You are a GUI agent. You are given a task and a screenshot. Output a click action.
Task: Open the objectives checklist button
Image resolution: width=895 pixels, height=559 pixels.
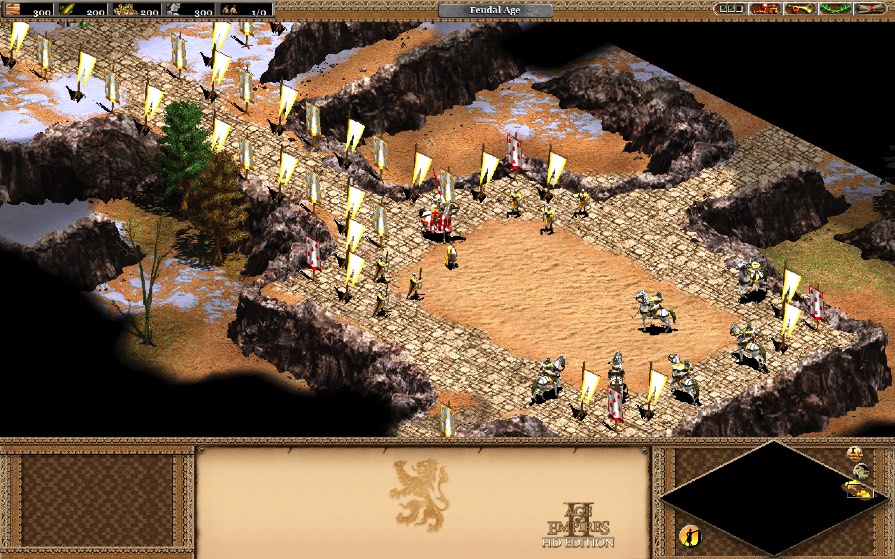[x=732, y=9]
